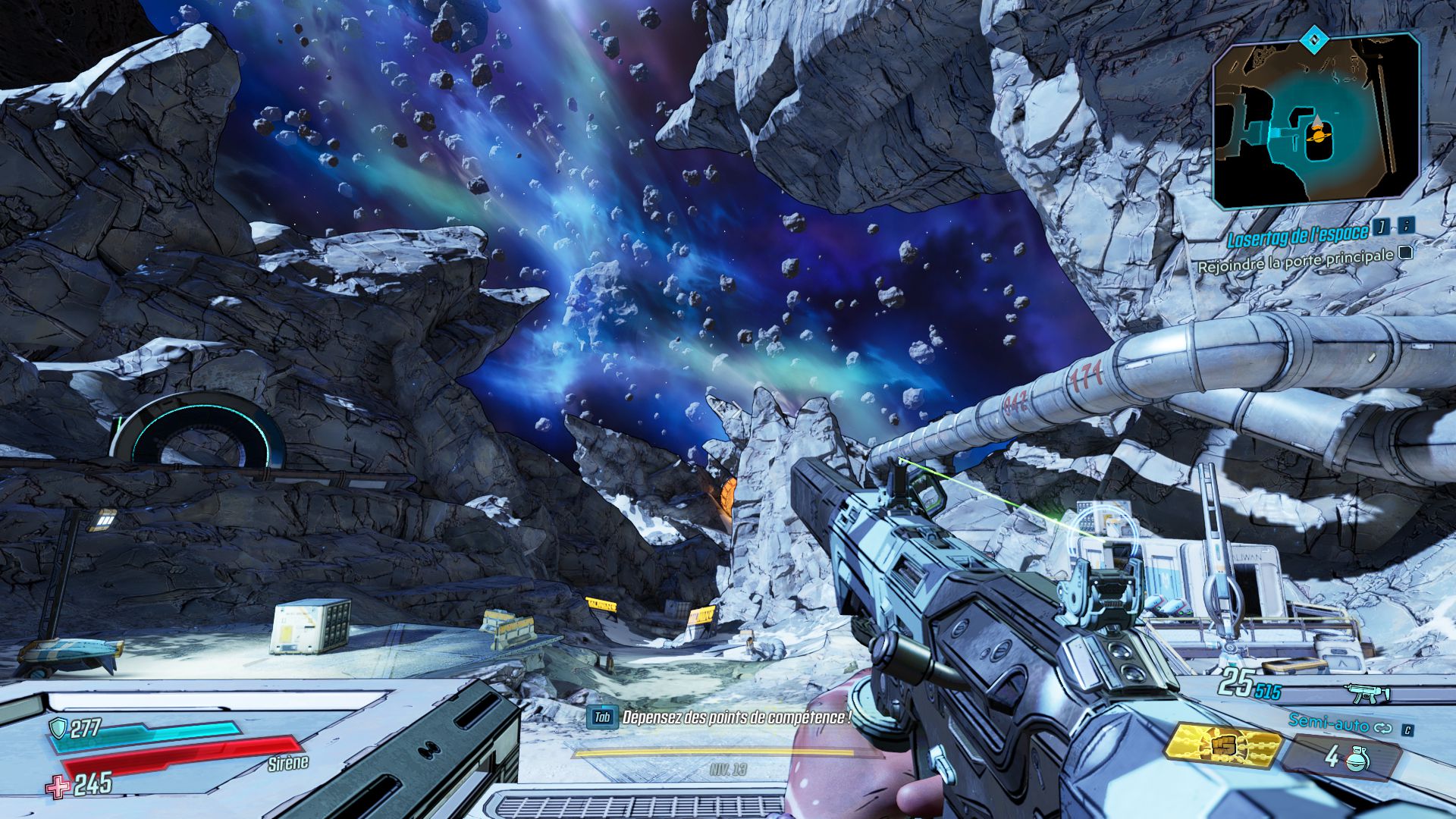Click the shield icon beside the shield bar
Viewport: 1456px width, 819px height.
(58, 729)
